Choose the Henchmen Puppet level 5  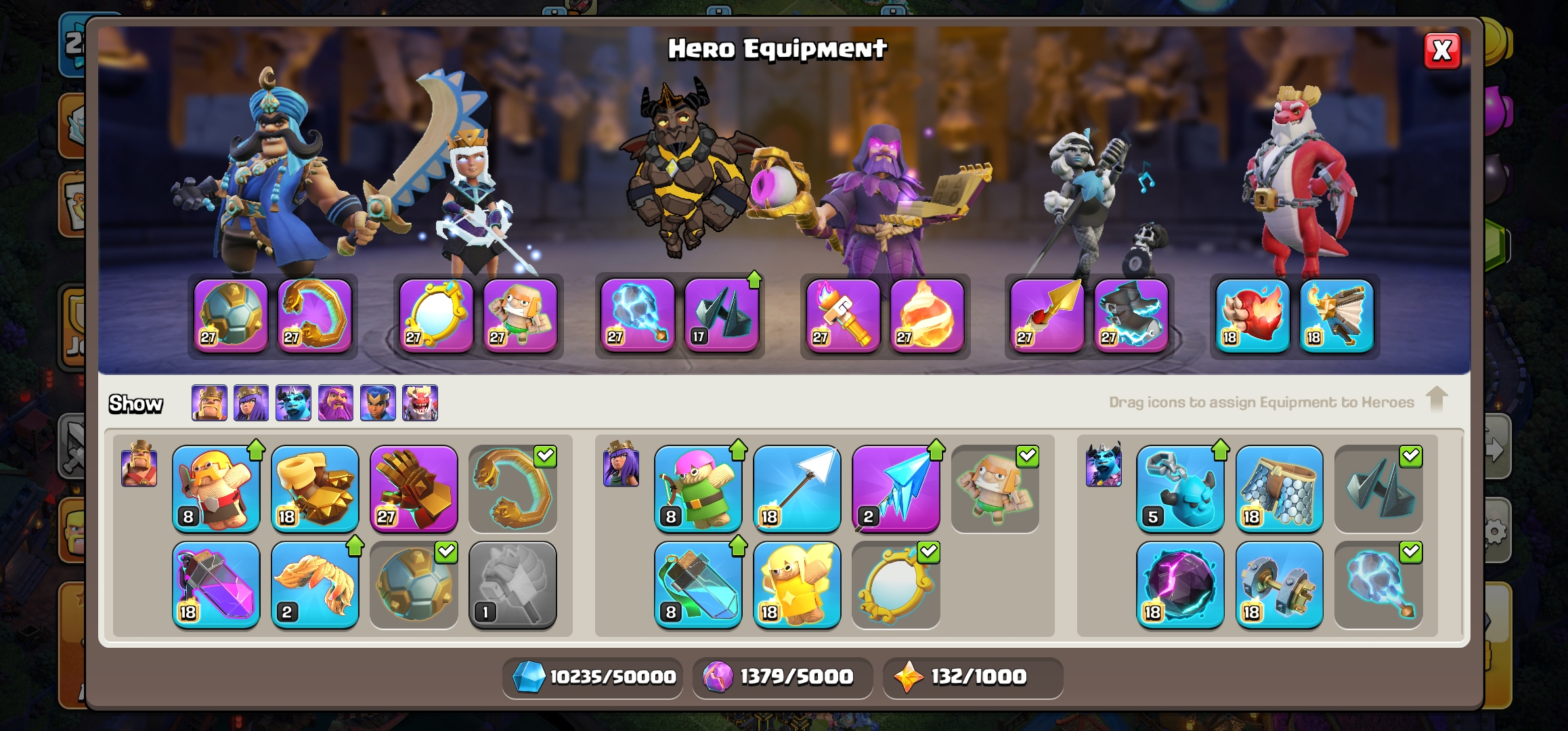coord(1180,489)
